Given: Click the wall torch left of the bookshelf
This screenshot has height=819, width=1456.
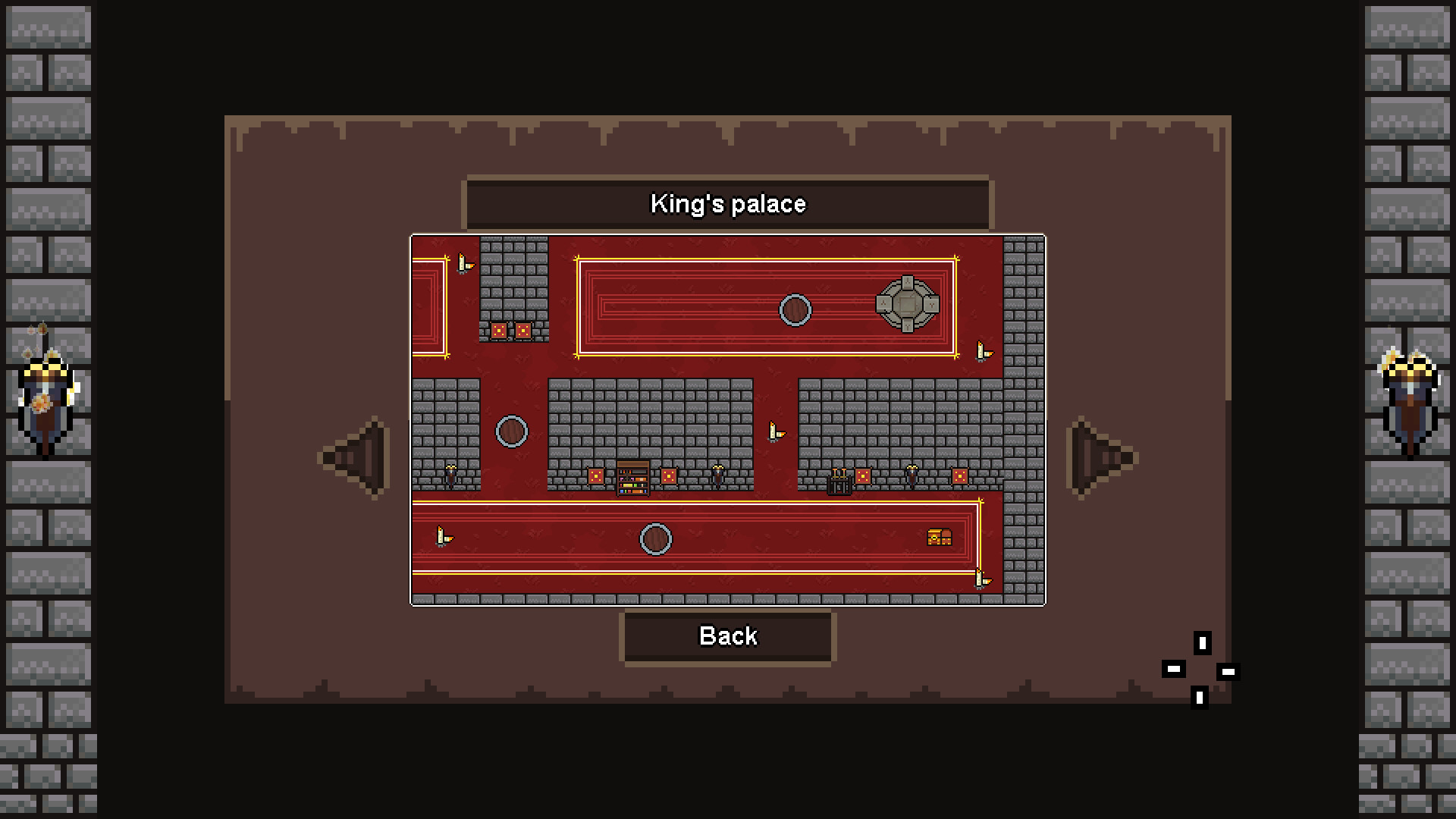Looking at the screenshot, I should (x=450, y=475).
